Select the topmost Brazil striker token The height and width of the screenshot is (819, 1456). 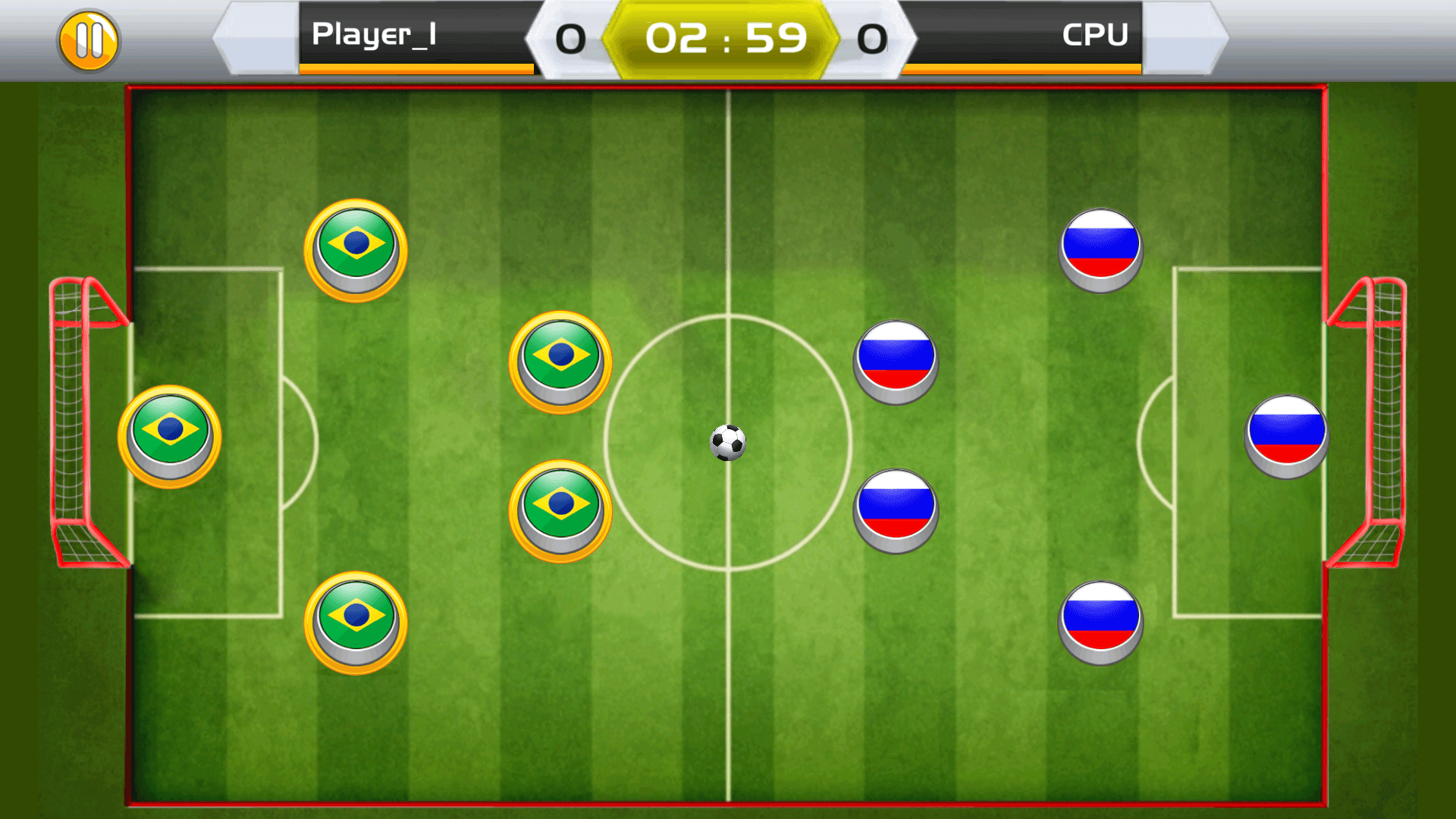[x=355, y=250]
